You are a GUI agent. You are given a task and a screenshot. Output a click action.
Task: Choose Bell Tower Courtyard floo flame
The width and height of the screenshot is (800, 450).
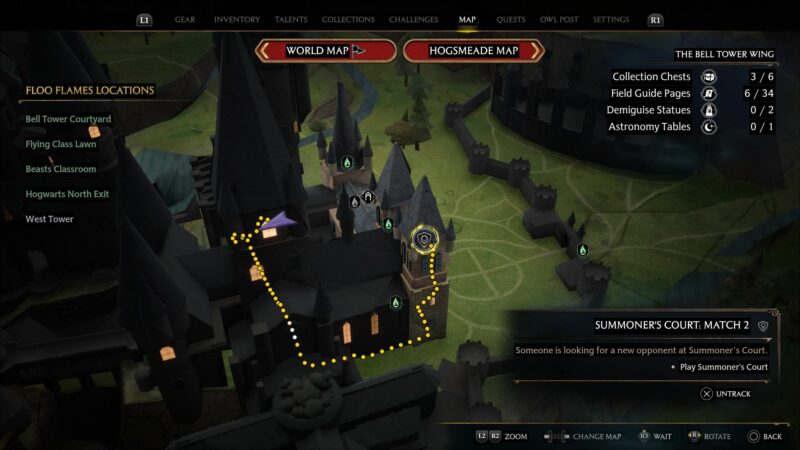point(68,119)
